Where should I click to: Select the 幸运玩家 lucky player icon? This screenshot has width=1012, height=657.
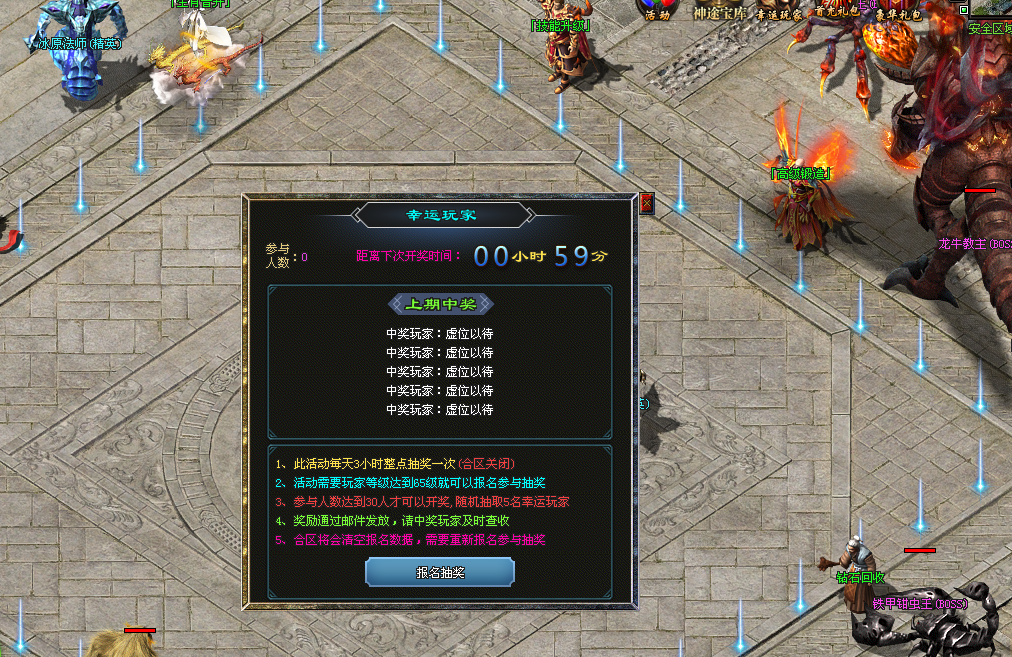pos(779,10)
